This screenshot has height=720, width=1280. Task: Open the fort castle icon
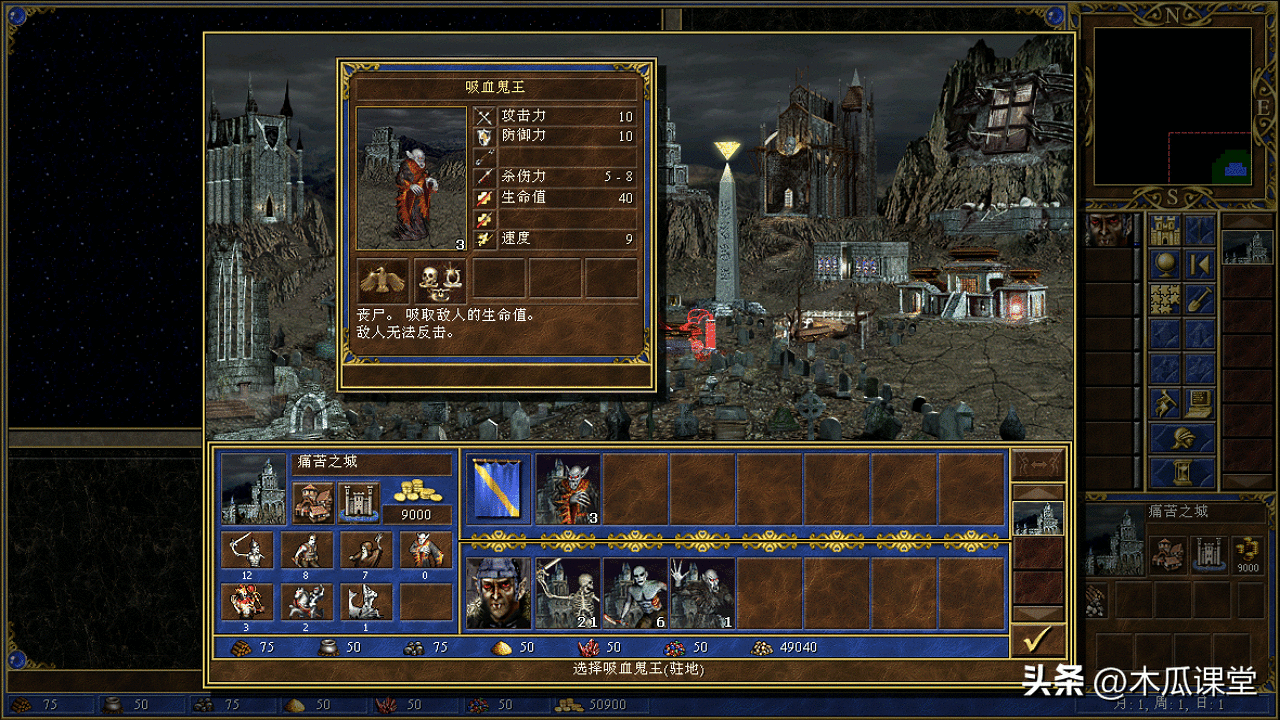358,502
